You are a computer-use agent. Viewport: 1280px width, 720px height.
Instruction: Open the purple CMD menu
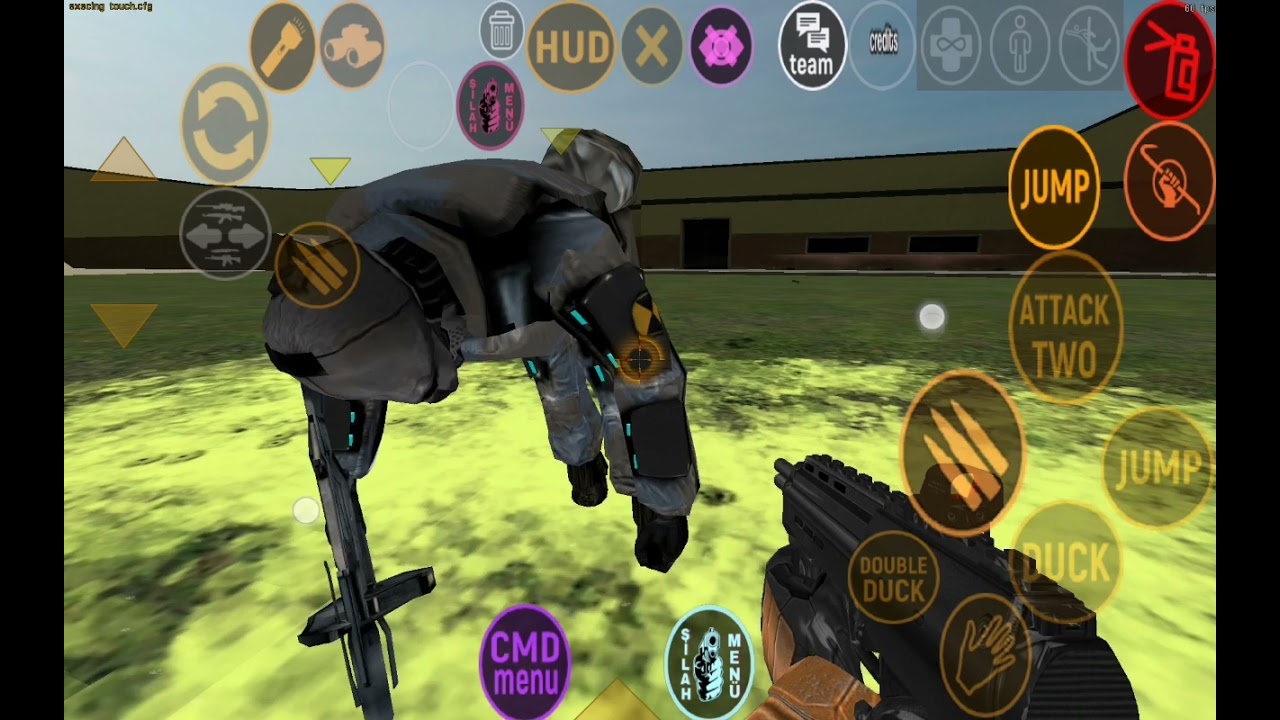tap(525, 661)
